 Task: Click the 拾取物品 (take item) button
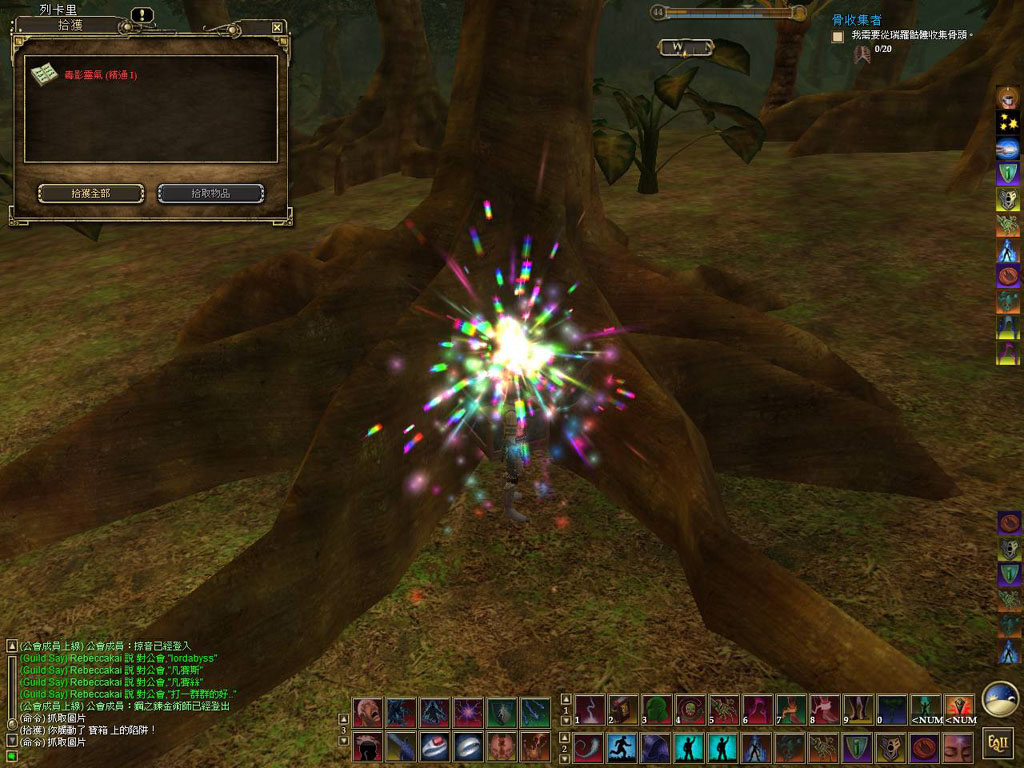point(211,193)
